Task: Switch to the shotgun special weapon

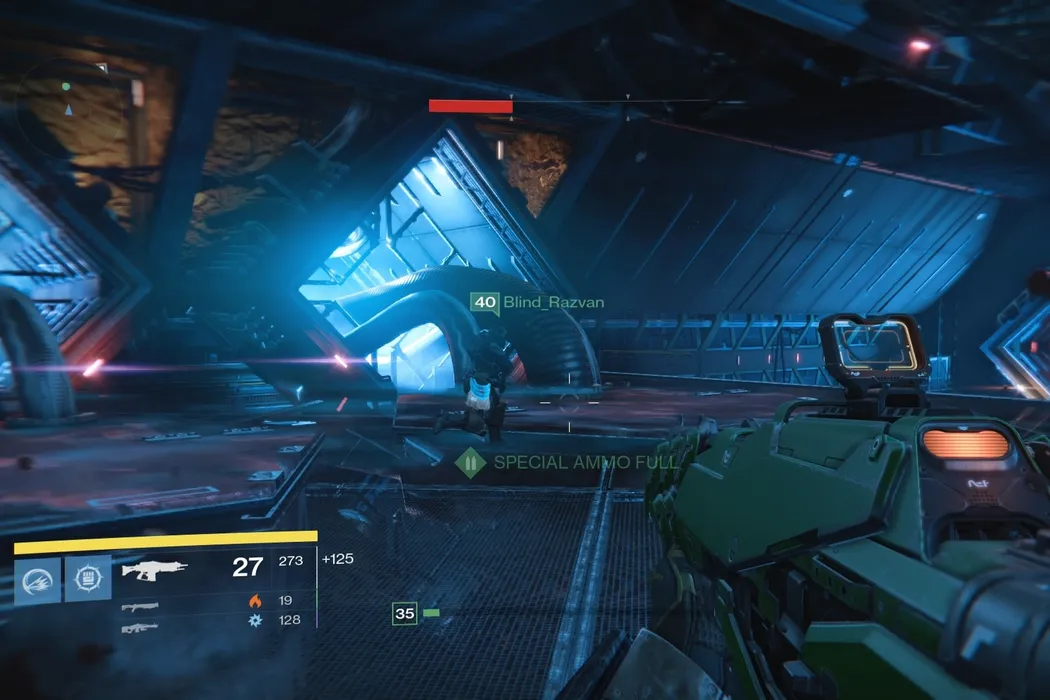Action: click(x=141, y=606)
